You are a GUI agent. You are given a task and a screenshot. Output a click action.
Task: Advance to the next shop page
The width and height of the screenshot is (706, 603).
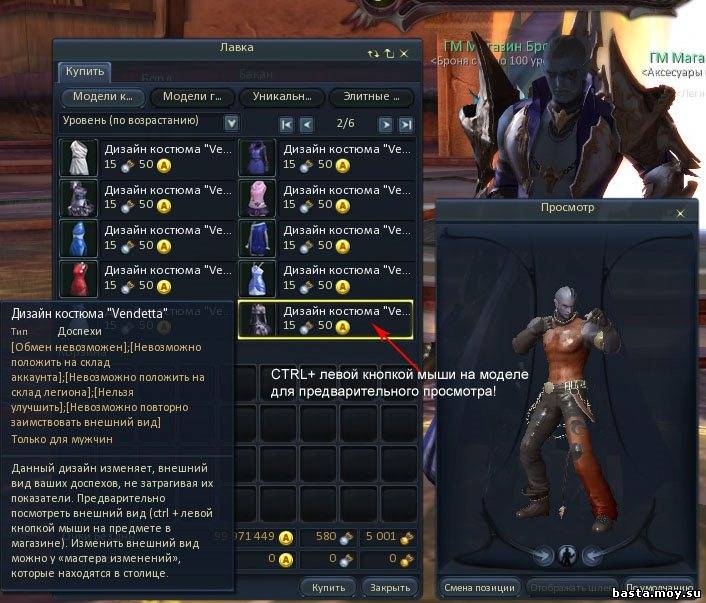coord(385,124)
